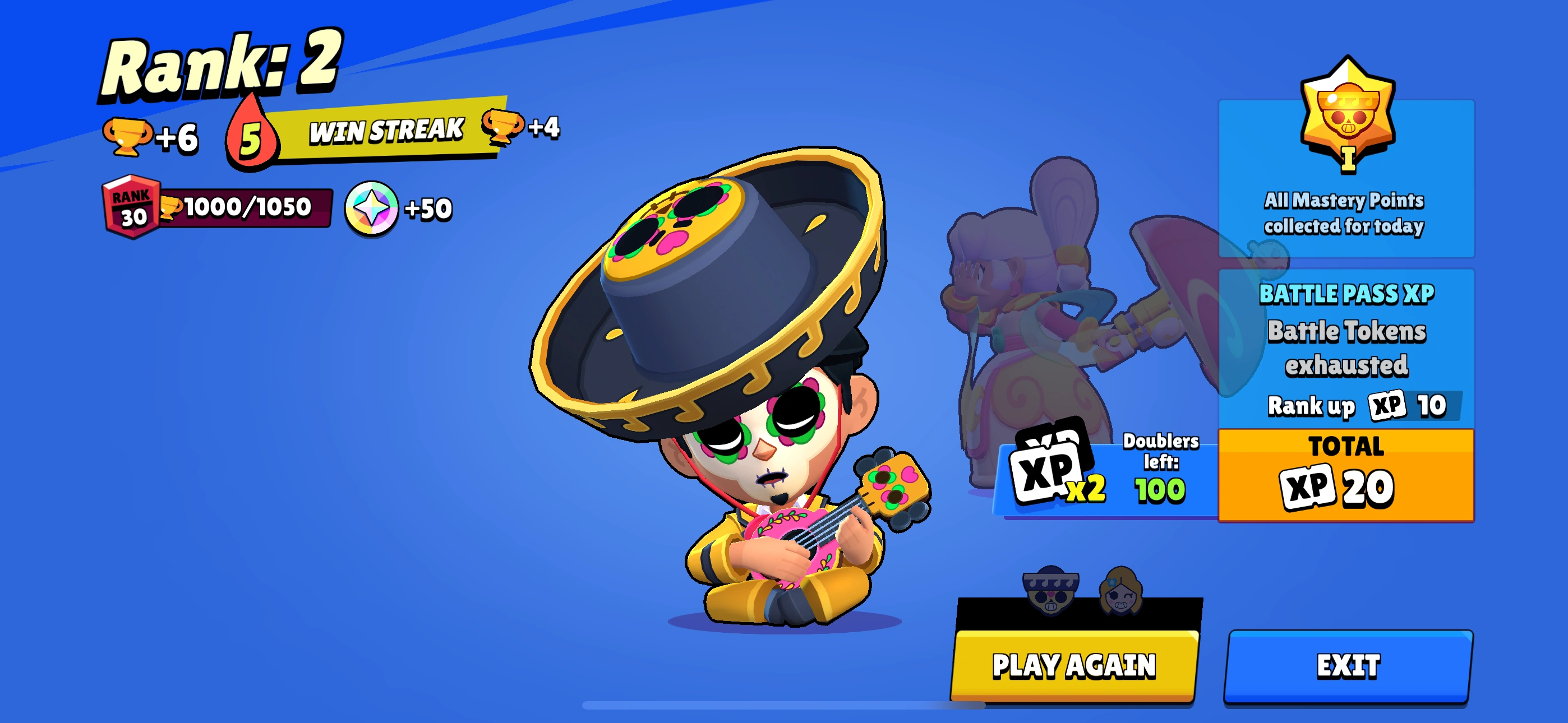Tap the win streak flame icon showing 5
The image size is (1568, 723).
(252, 135)
